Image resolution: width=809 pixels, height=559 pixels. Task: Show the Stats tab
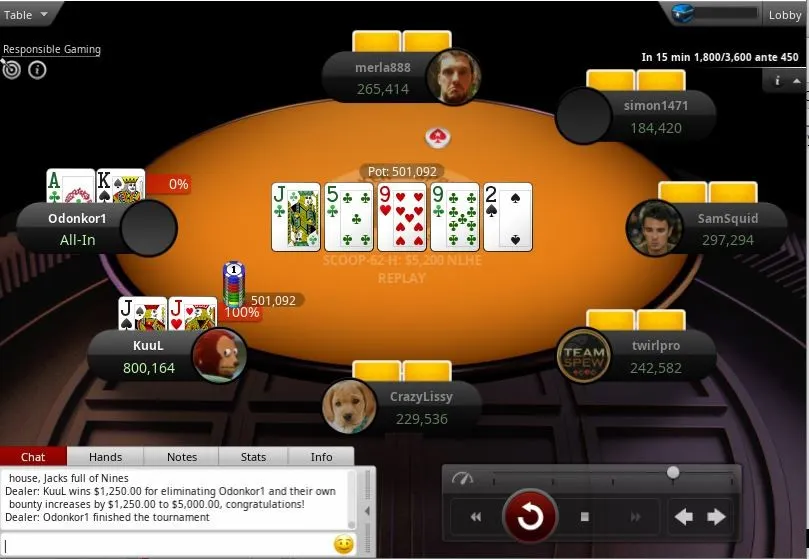click(254, 457)
